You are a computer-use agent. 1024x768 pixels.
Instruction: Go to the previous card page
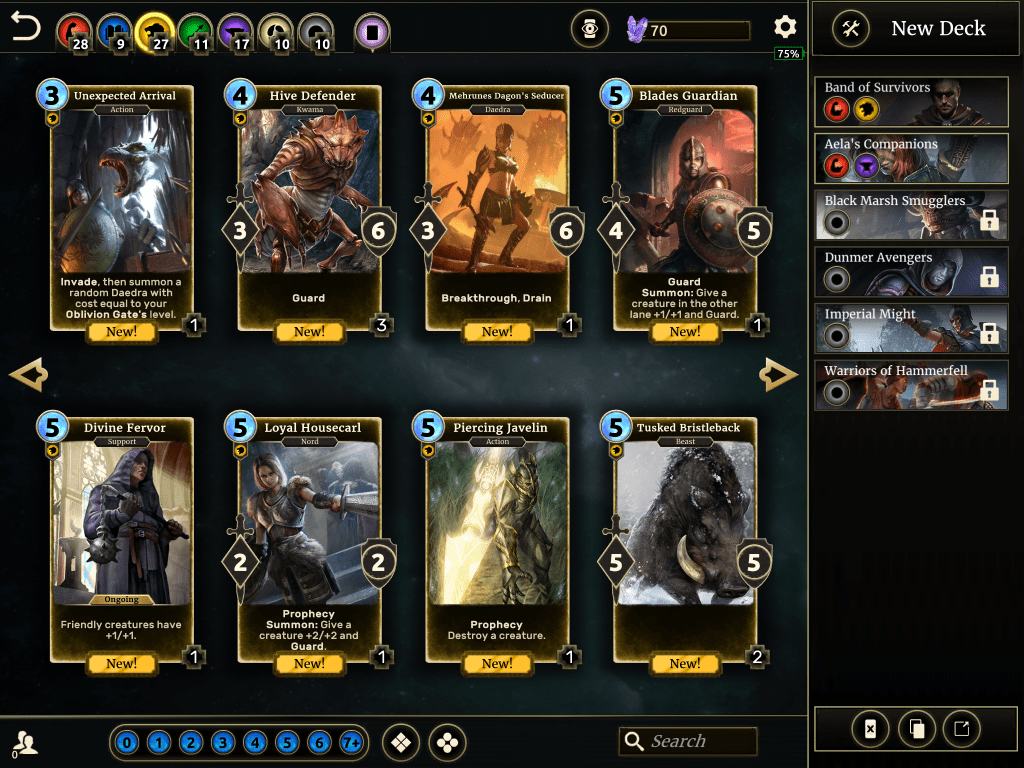tap(28, 375)
